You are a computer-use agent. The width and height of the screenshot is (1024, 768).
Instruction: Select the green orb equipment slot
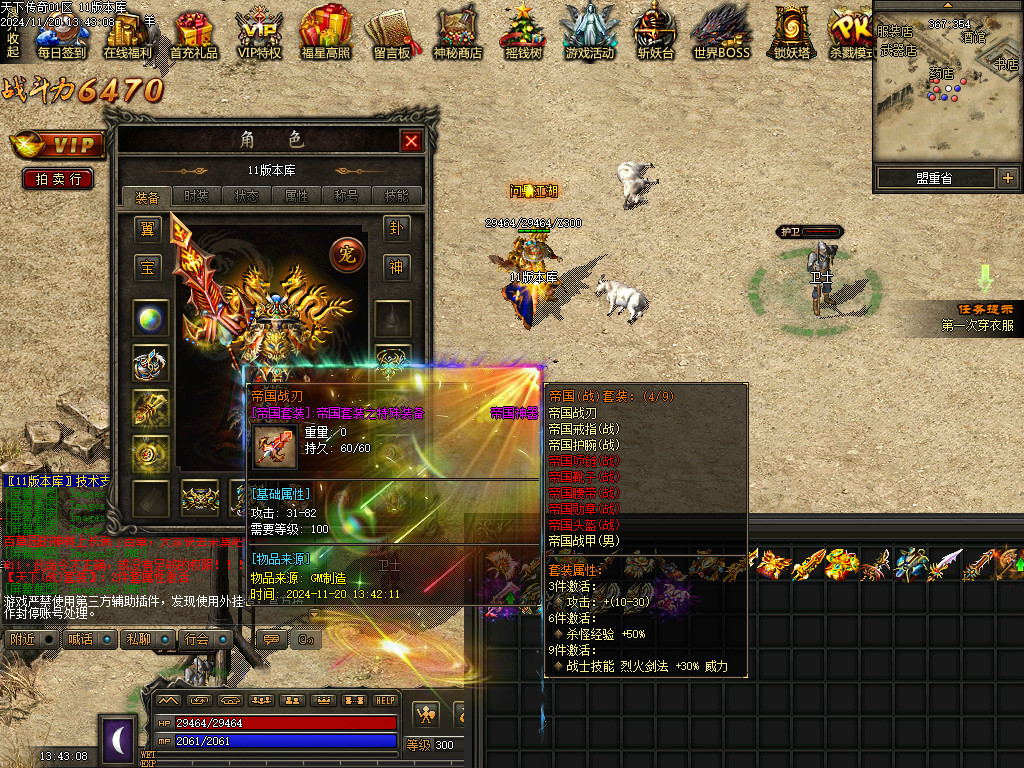tap(151, 318)
